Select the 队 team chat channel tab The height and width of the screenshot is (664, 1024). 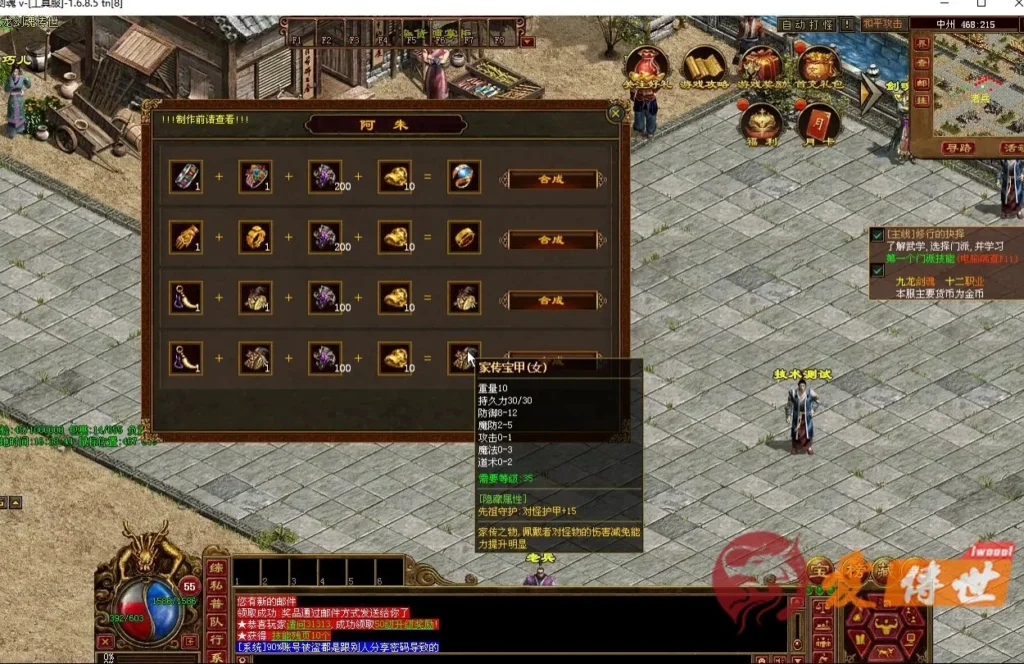(x=215, y=621)
